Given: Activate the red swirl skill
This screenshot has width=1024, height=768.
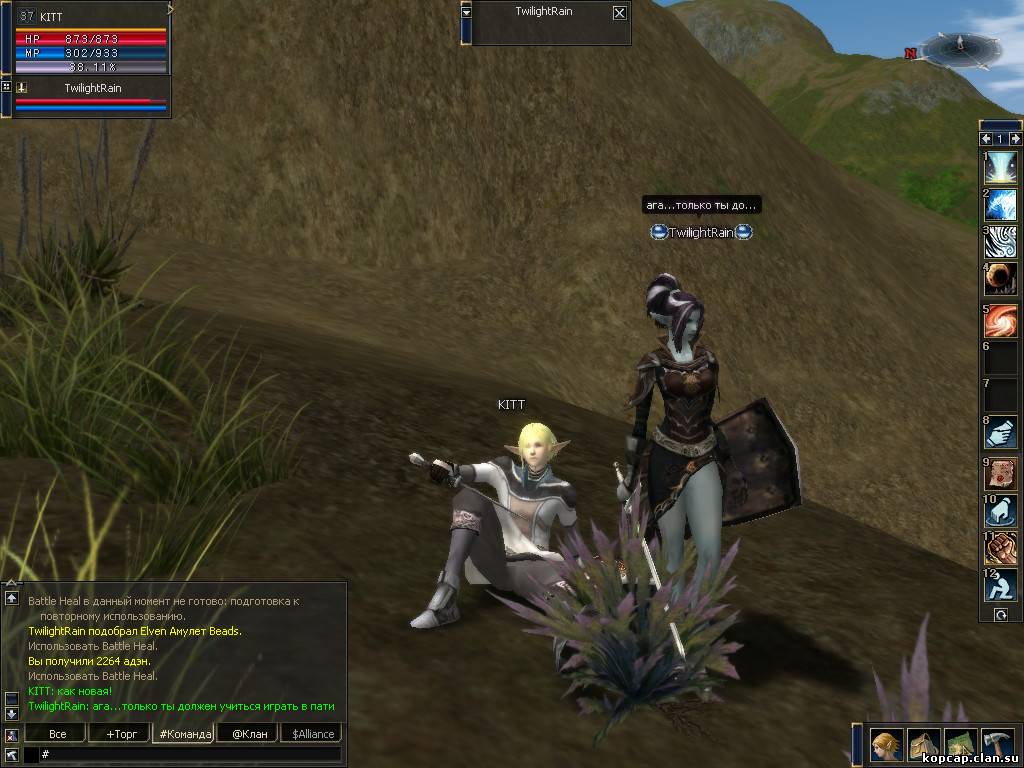Looking at the screenshot, I should pyautogui.click(x=1000, y=321).
